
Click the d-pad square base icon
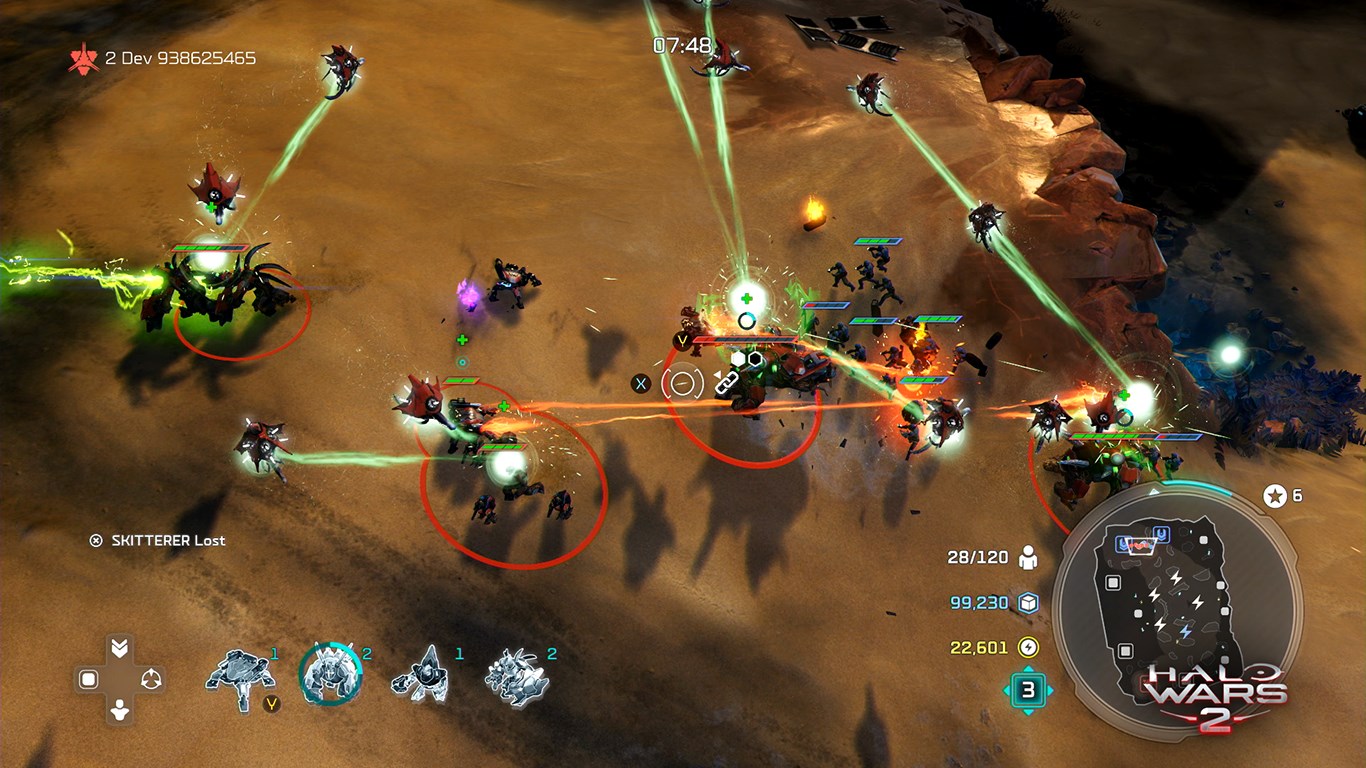click(x=88, y=680)
